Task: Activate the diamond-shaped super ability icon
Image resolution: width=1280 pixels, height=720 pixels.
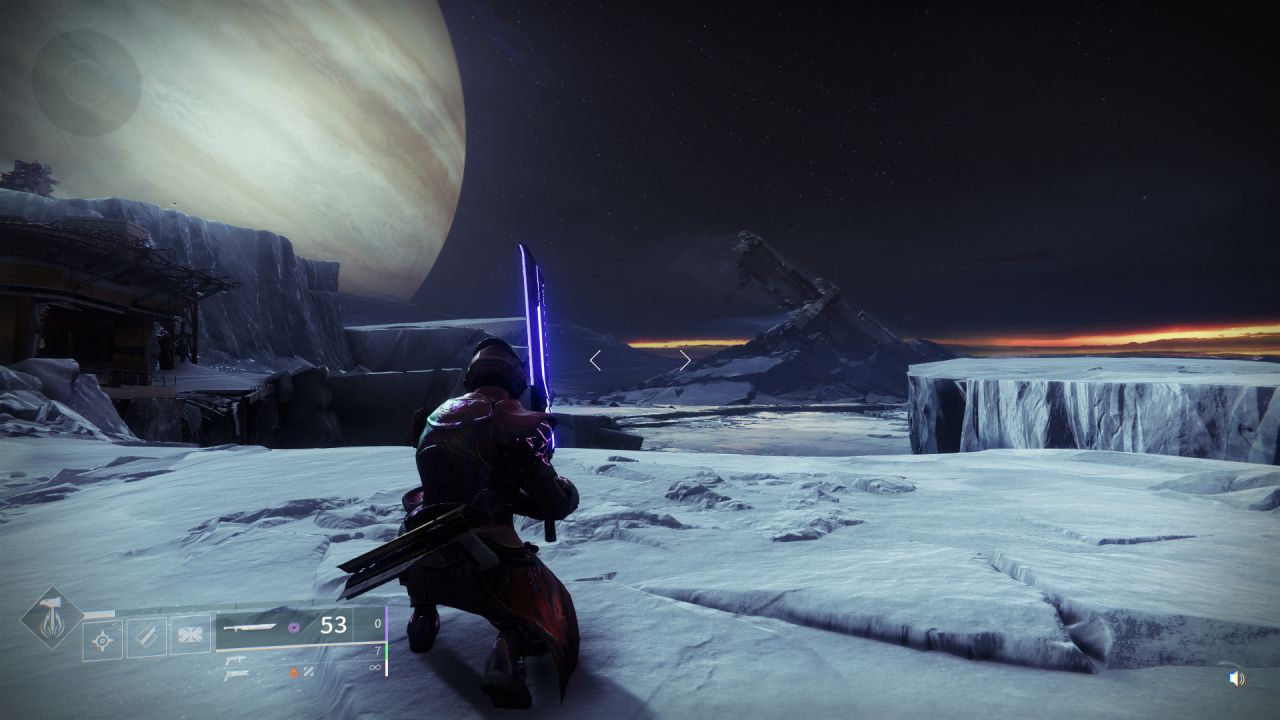Action: (52, 618)
